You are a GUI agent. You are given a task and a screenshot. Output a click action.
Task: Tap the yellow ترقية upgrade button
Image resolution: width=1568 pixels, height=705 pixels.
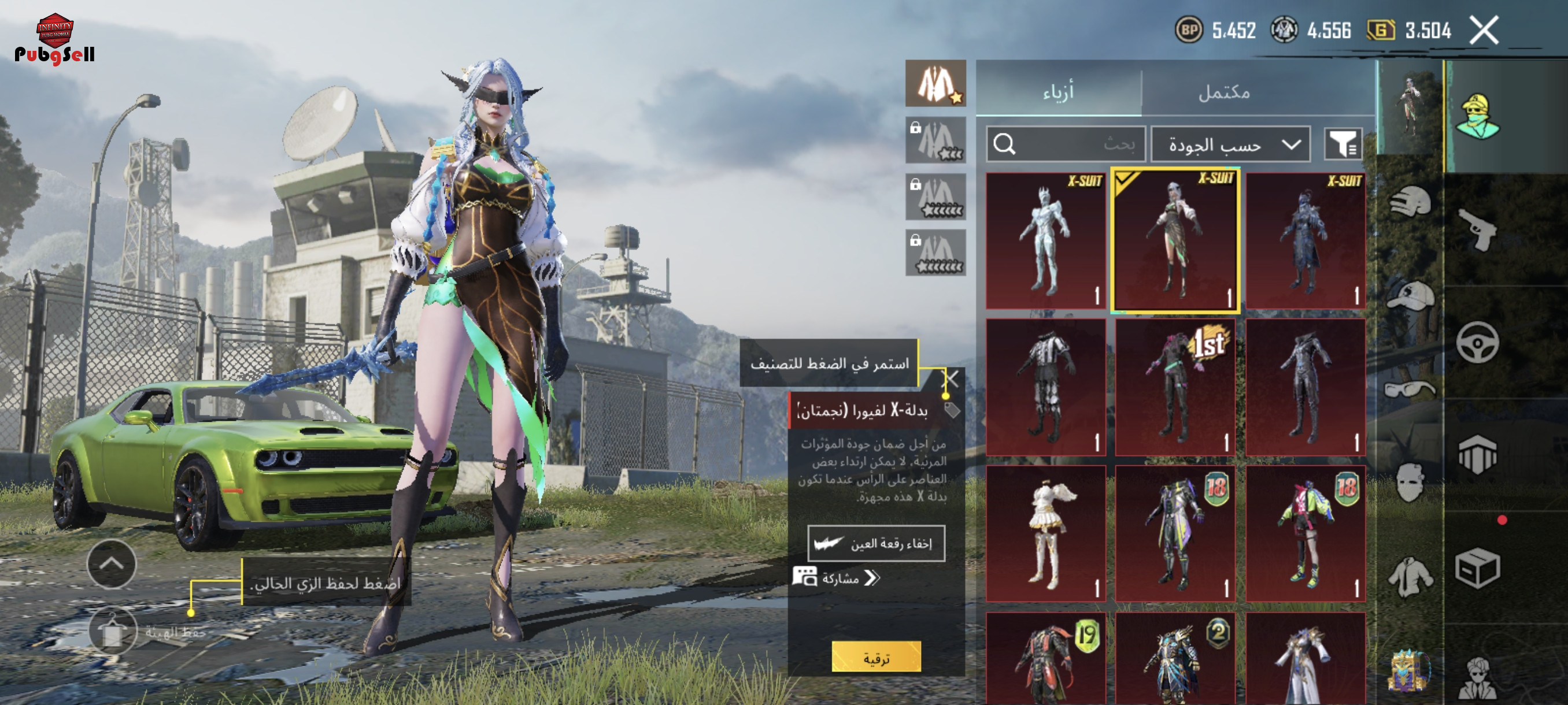point(876,657)
